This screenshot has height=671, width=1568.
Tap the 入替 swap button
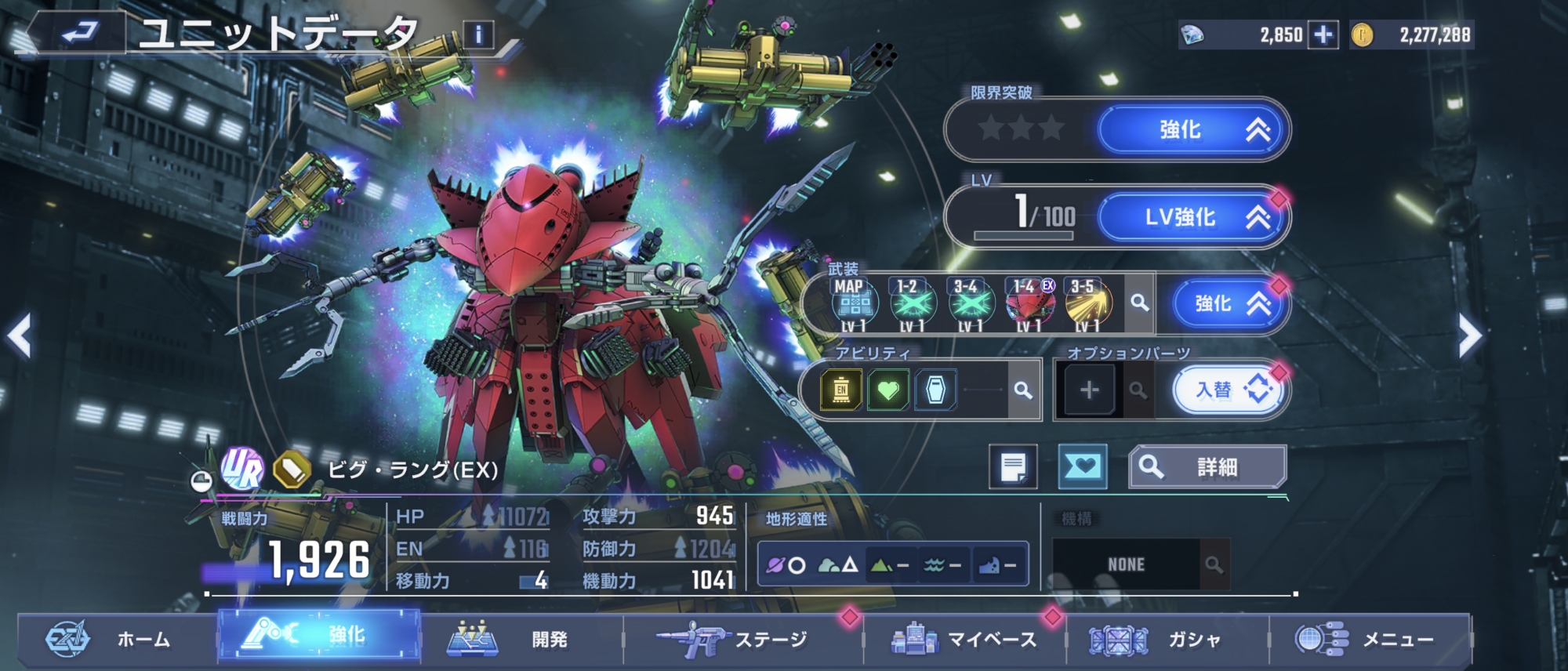click(x=1229, y=390)
